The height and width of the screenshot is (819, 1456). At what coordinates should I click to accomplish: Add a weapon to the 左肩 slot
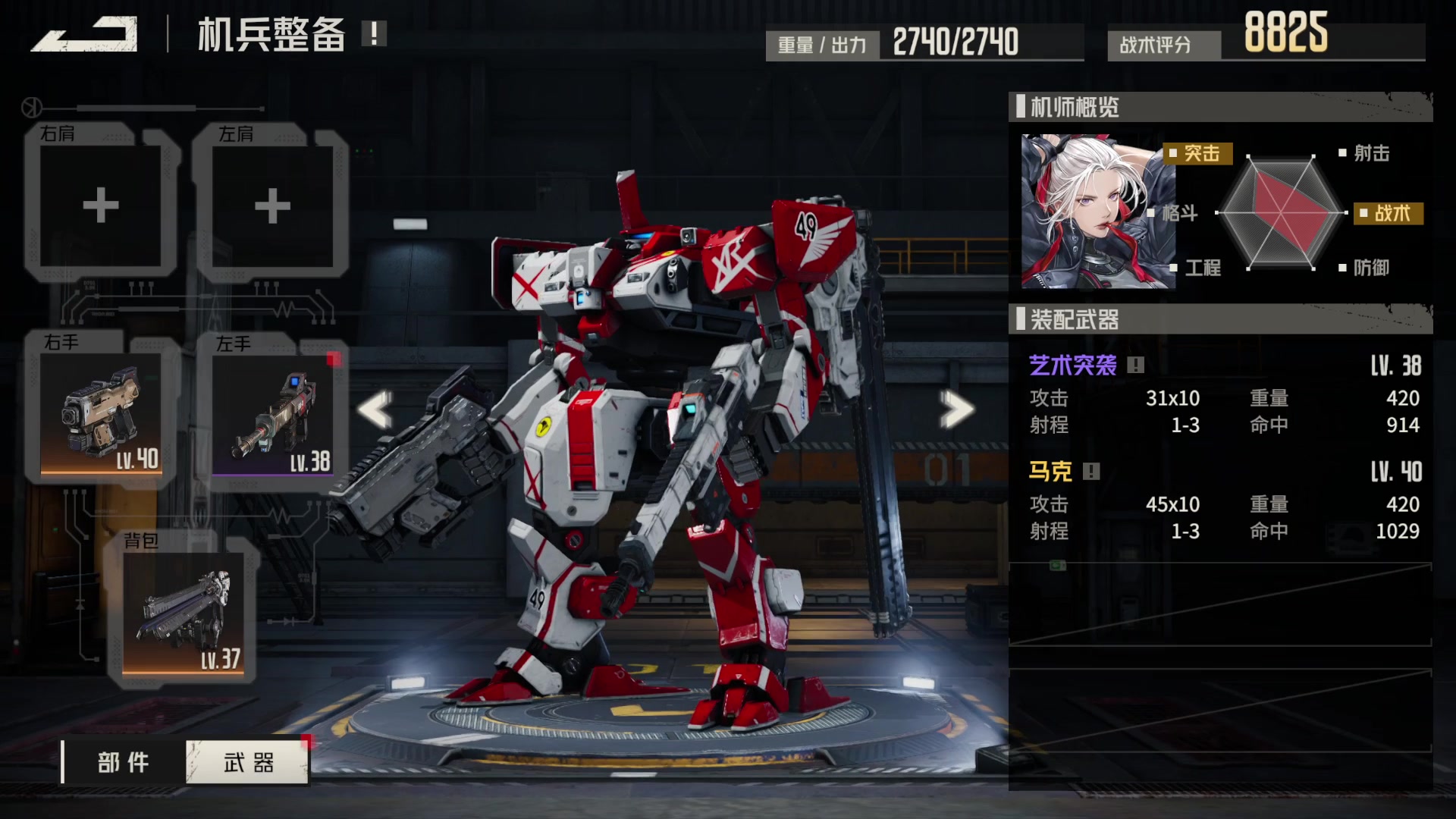272,205
